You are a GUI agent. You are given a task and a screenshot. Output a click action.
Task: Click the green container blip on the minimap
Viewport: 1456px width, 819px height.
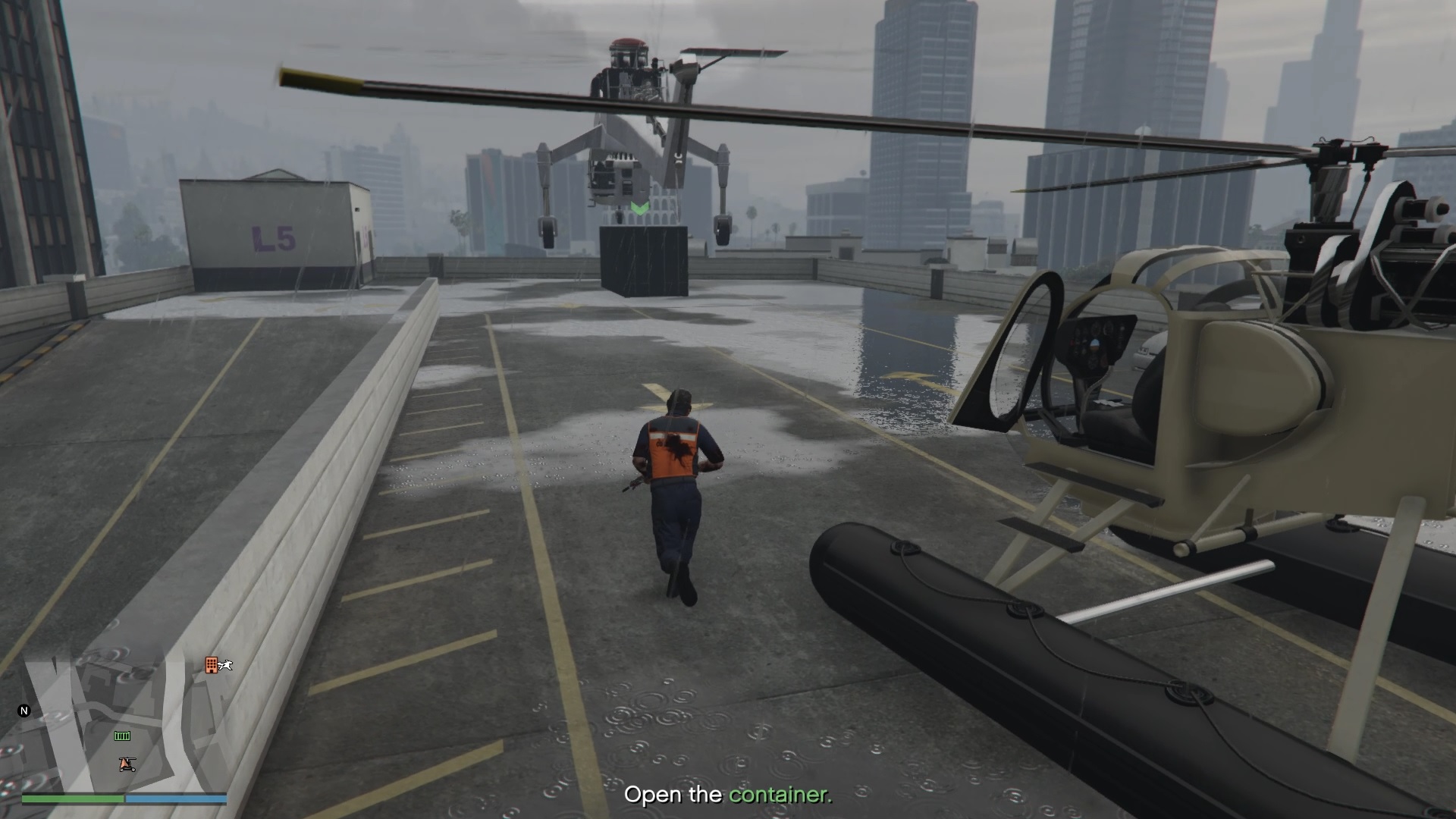point(122,736)
